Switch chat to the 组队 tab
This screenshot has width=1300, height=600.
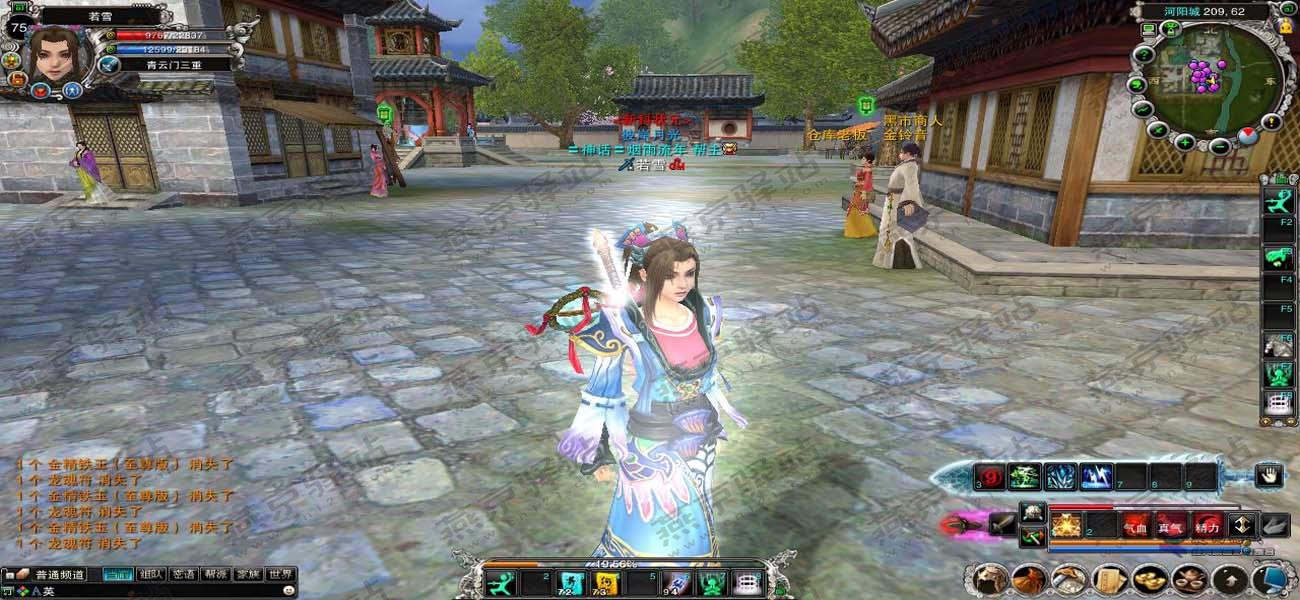(152, 574)
